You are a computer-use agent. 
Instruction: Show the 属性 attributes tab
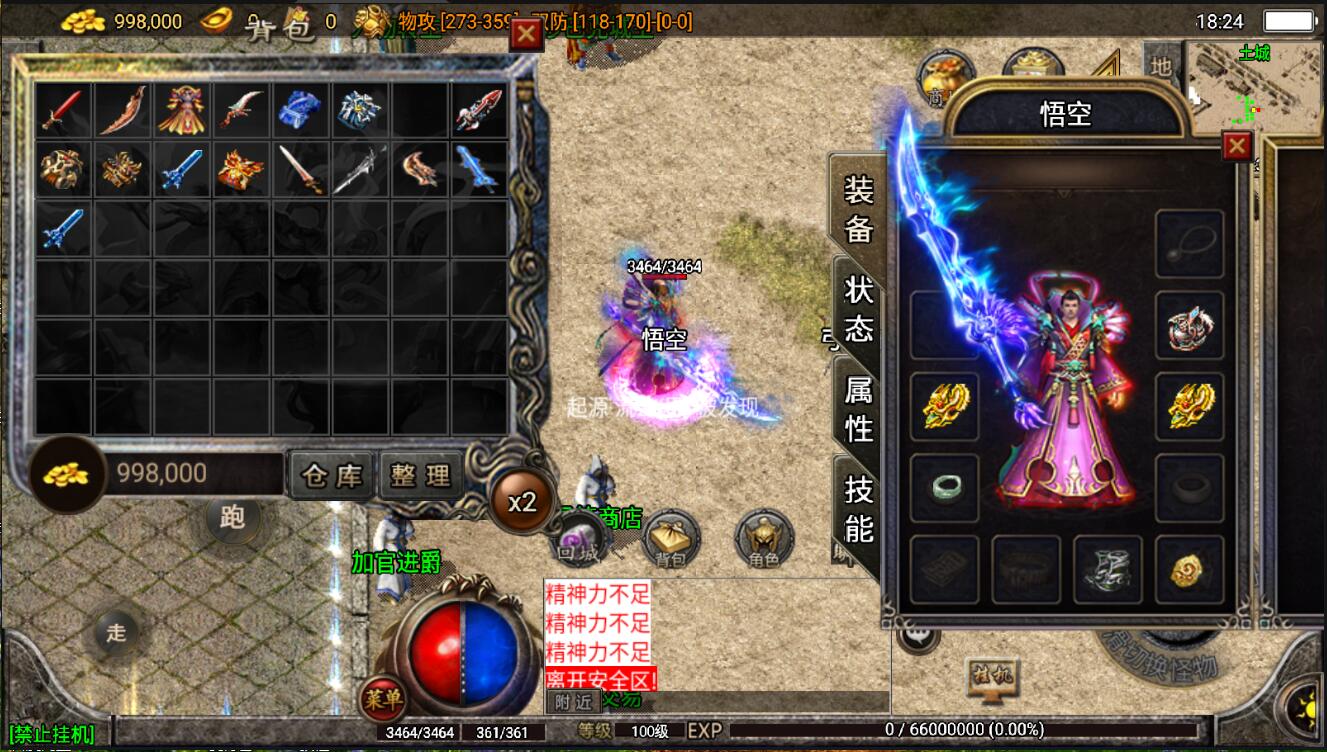tap(859, 408)
